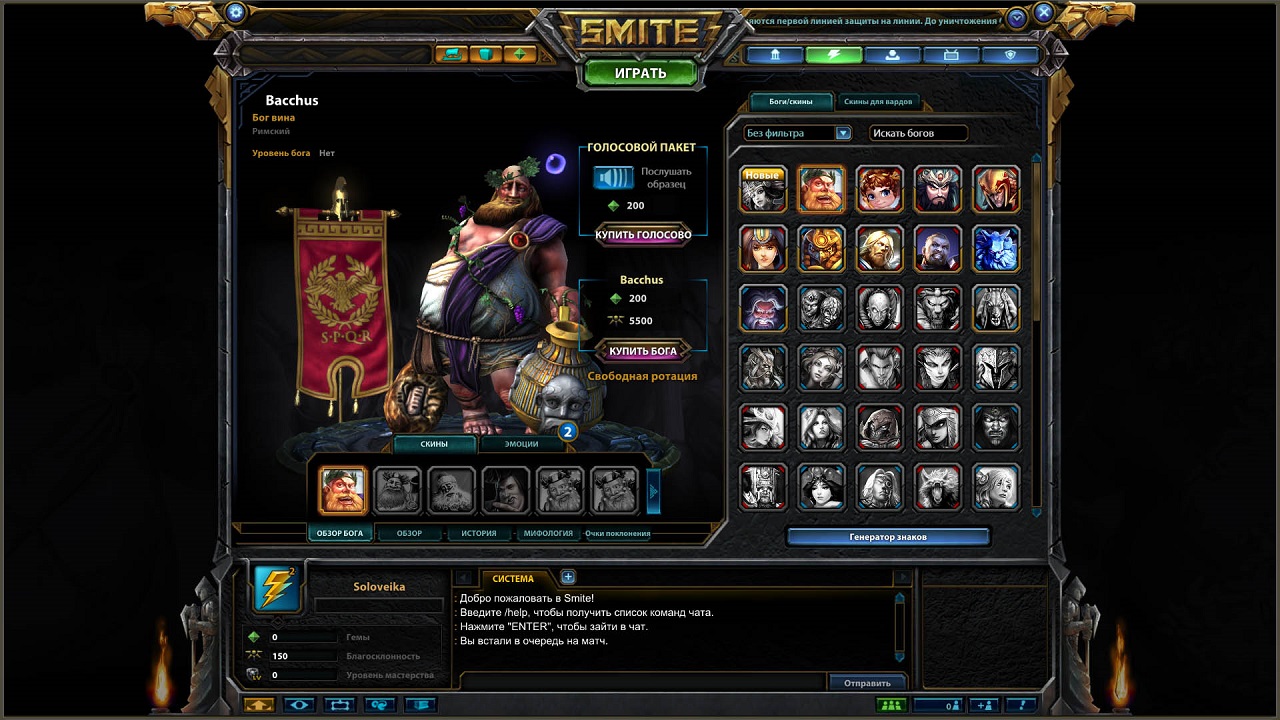Open the Без фильтра filter dropdown
The image size is (1280, 720).
[x=797, y=133]
